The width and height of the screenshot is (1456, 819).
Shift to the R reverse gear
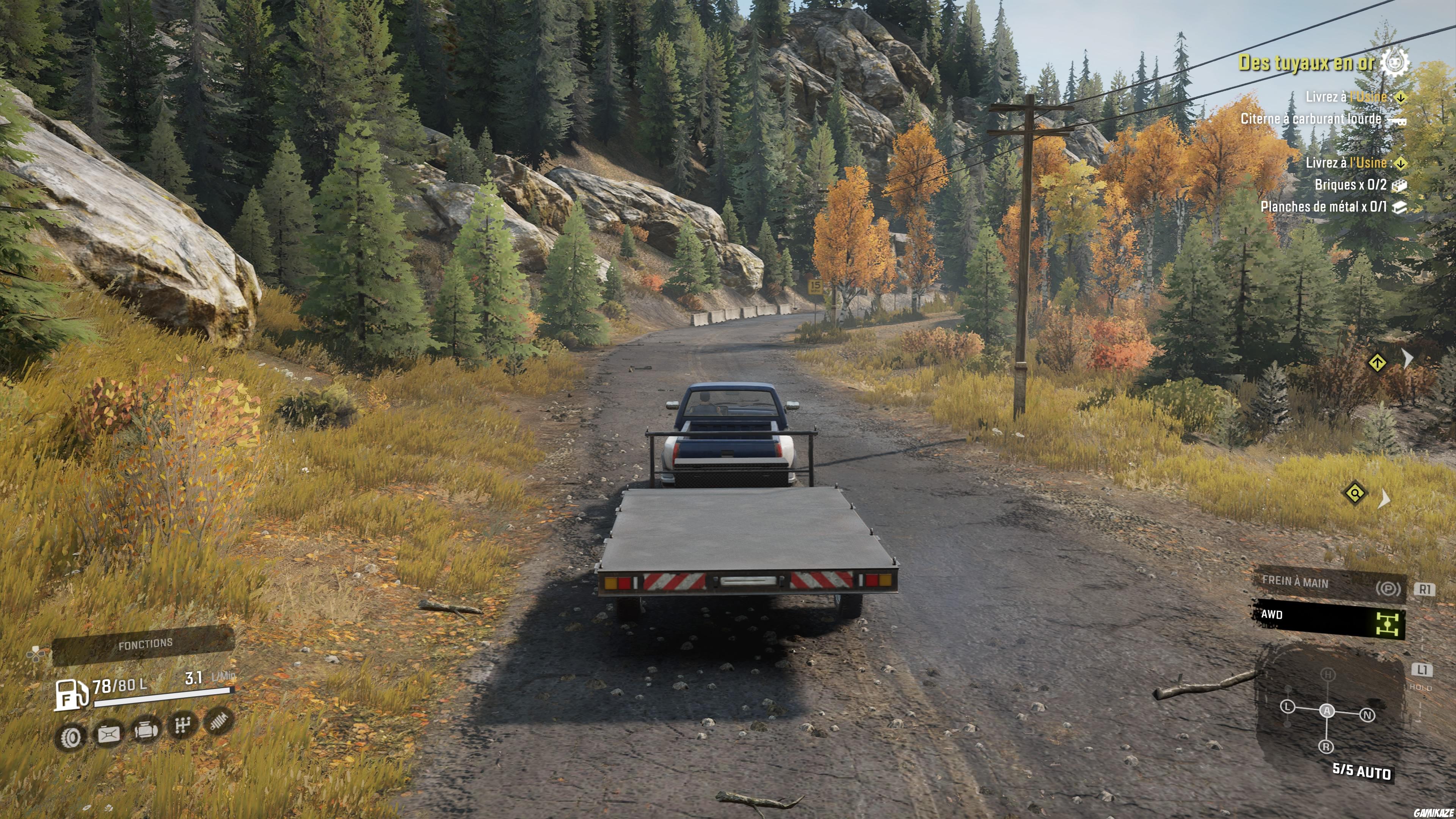(x=1326, y=747)
